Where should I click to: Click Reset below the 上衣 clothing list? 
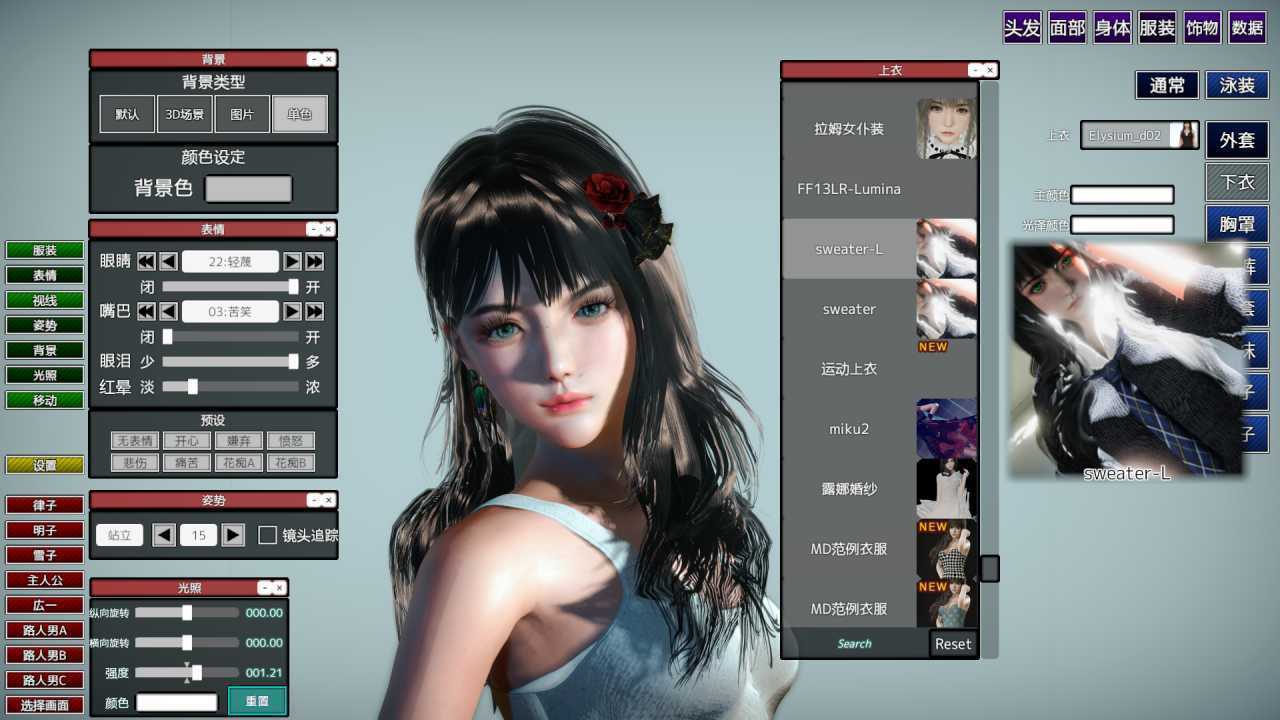[951, 644]
